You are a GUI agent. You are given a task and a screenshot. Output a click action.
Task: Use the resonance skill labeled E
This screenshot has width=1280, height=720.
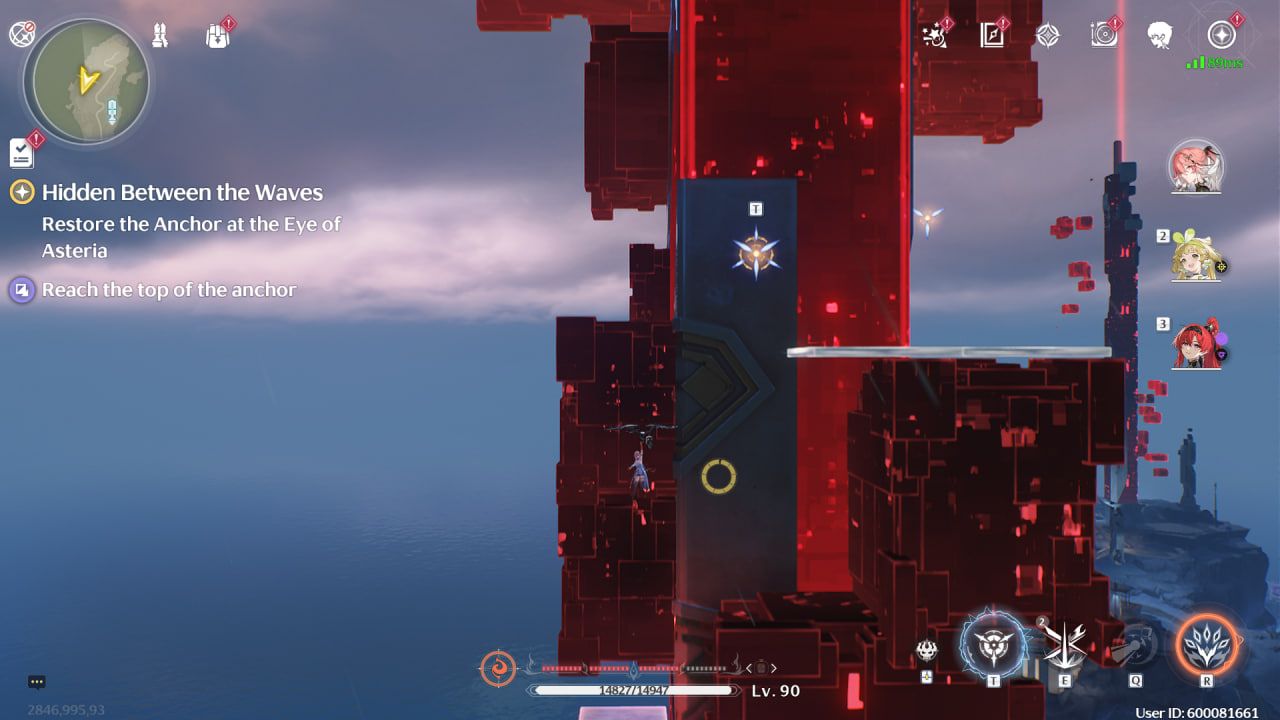(1065, 643)
